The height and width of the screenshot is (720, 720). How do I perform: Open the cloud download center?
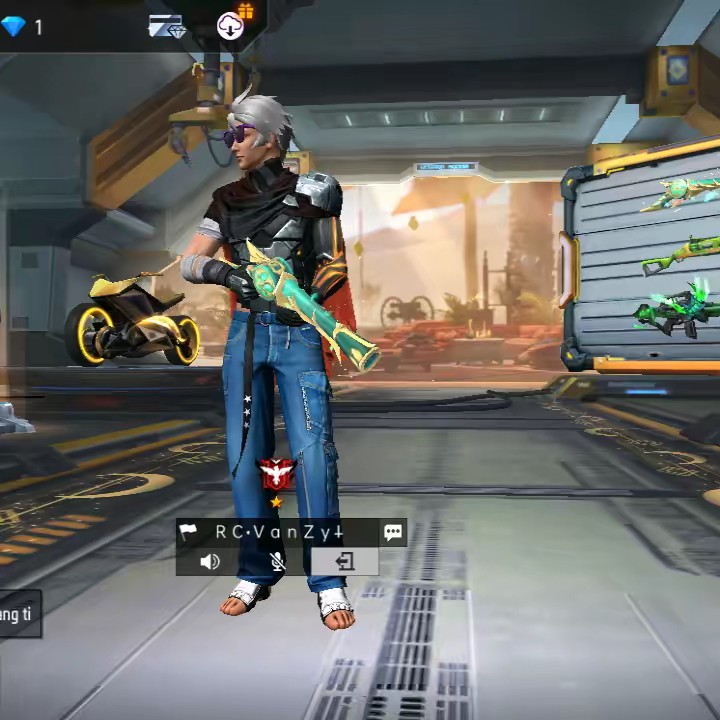pyautogui.click(x=231, y=26)
